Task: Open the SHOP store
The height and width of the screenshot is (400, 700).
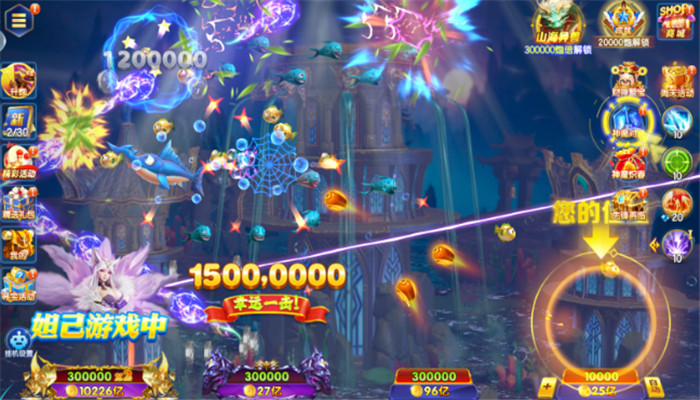Action: tap(674, 20)
